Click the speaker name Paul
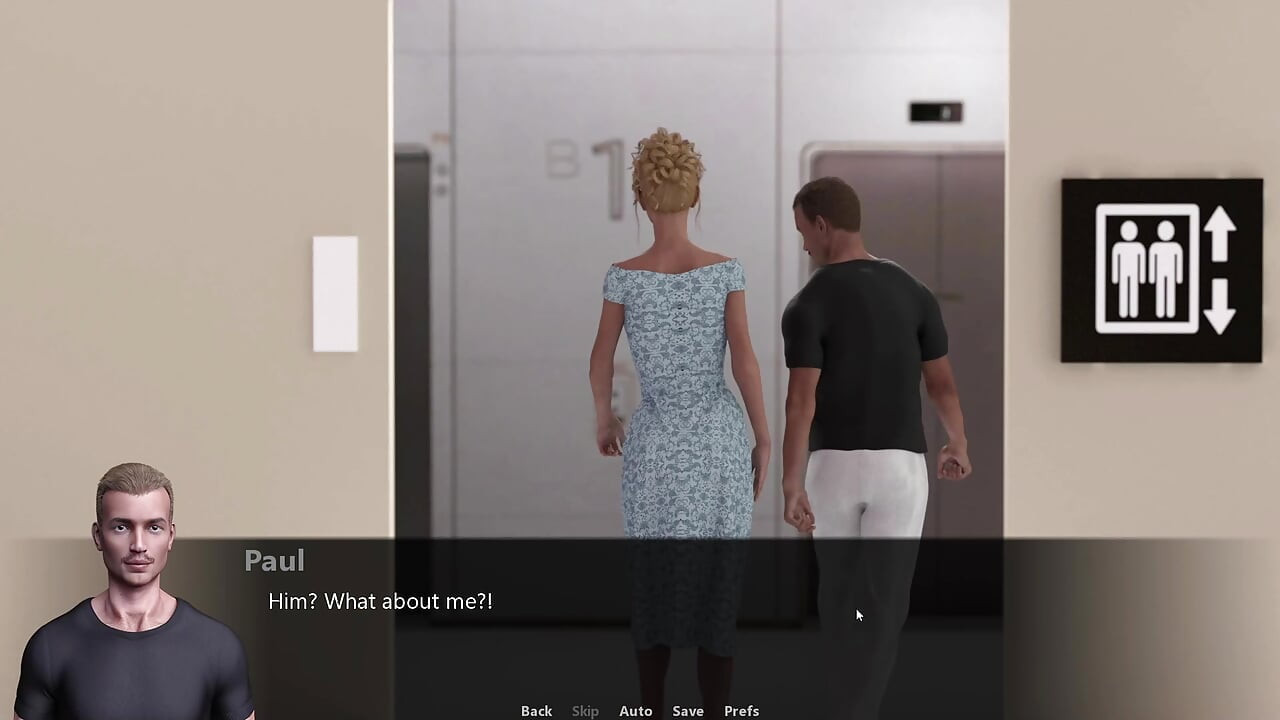1280x720 pixels. pos(274,561)
